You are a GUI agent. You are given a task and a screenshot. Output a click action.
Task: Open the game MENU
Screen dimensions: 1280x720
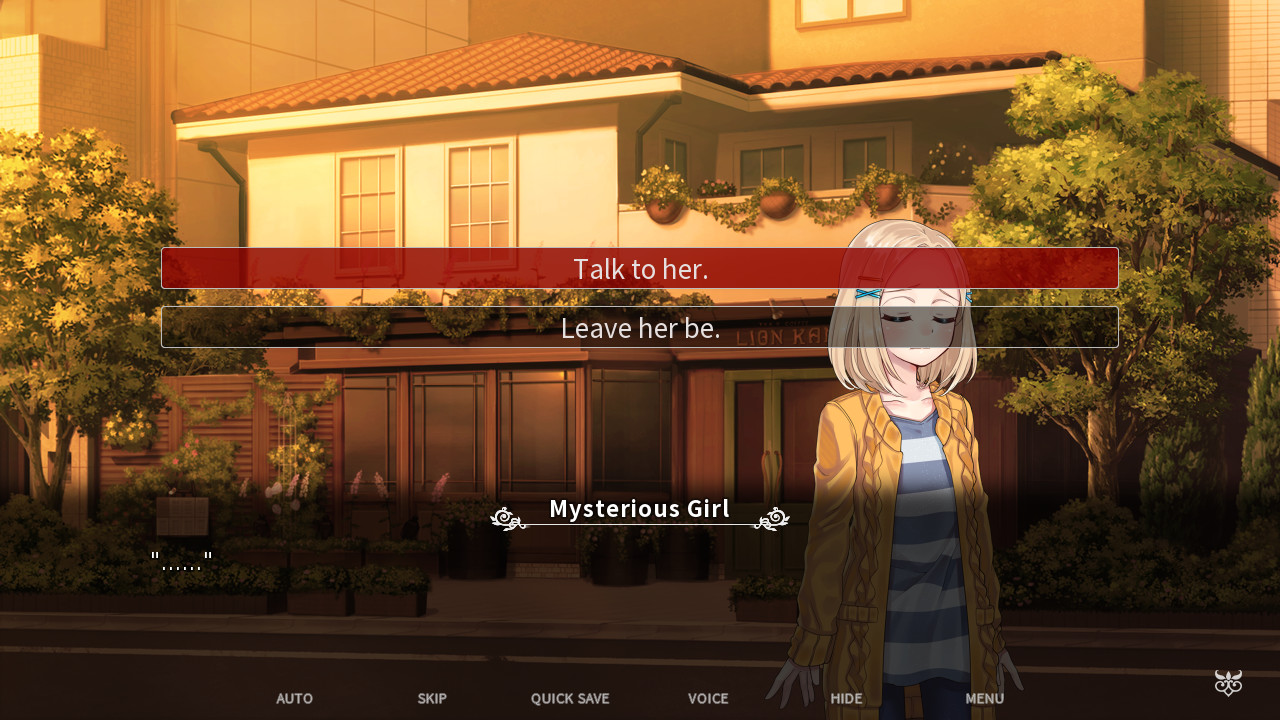coord(984,698)
